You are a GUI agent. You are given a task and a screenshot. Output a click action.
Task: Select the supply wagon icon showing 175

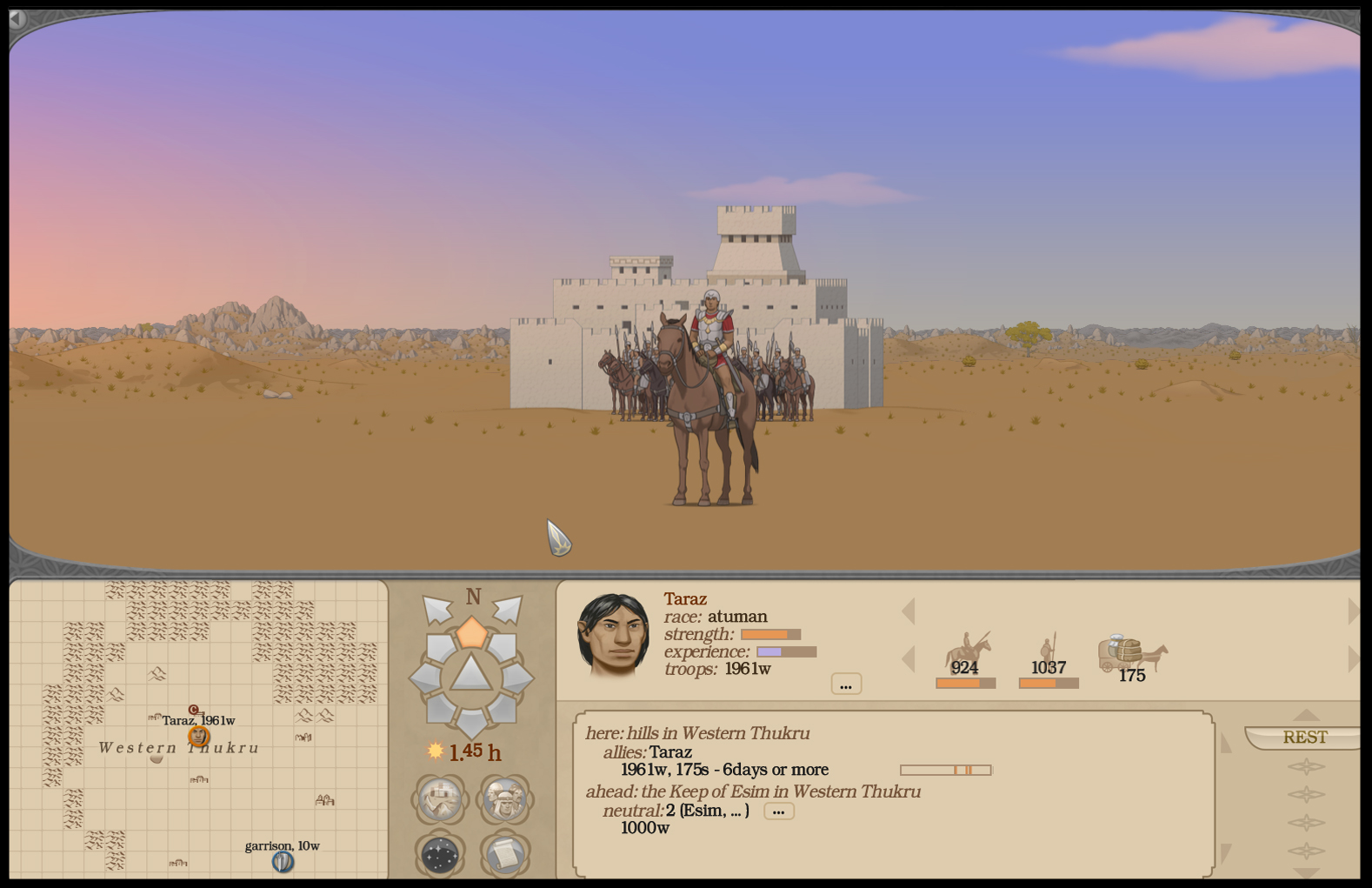pyautogui.click(x=1132, y=657)
